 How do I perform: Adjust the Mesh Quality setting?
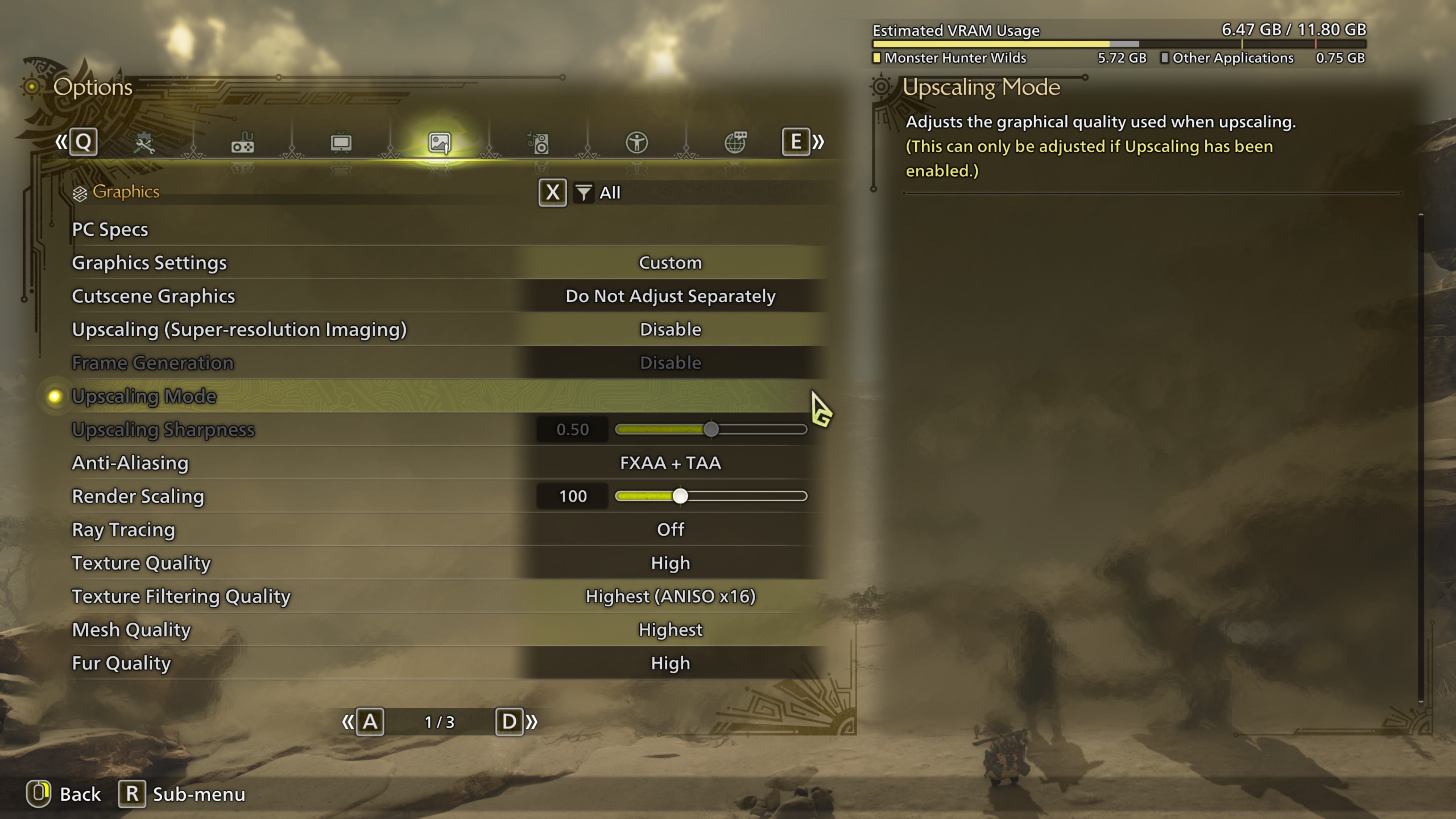pyautogui.click(x=670, y=630)
